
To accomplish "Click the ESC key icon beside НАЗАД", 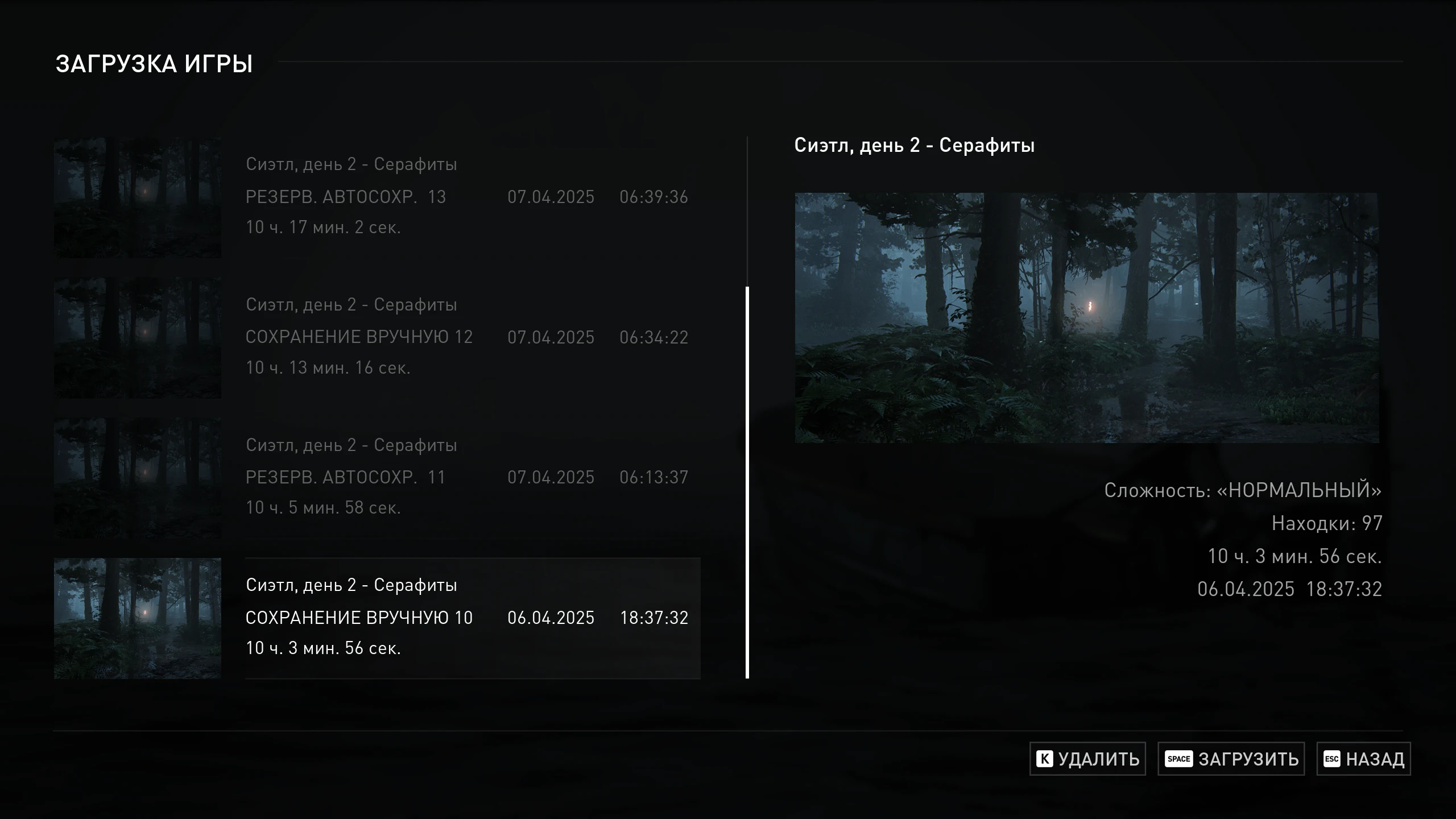I will pos(1331,759).
